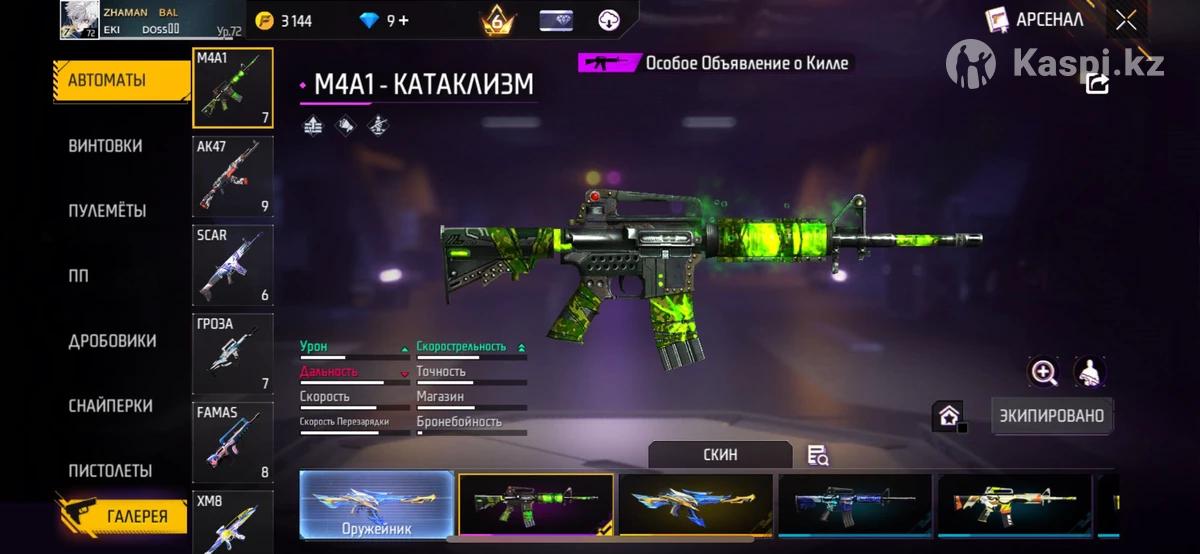The width and height of the screenshot is (1200, 554).
Task: Open the Скин tab
Action: point(720,455)
